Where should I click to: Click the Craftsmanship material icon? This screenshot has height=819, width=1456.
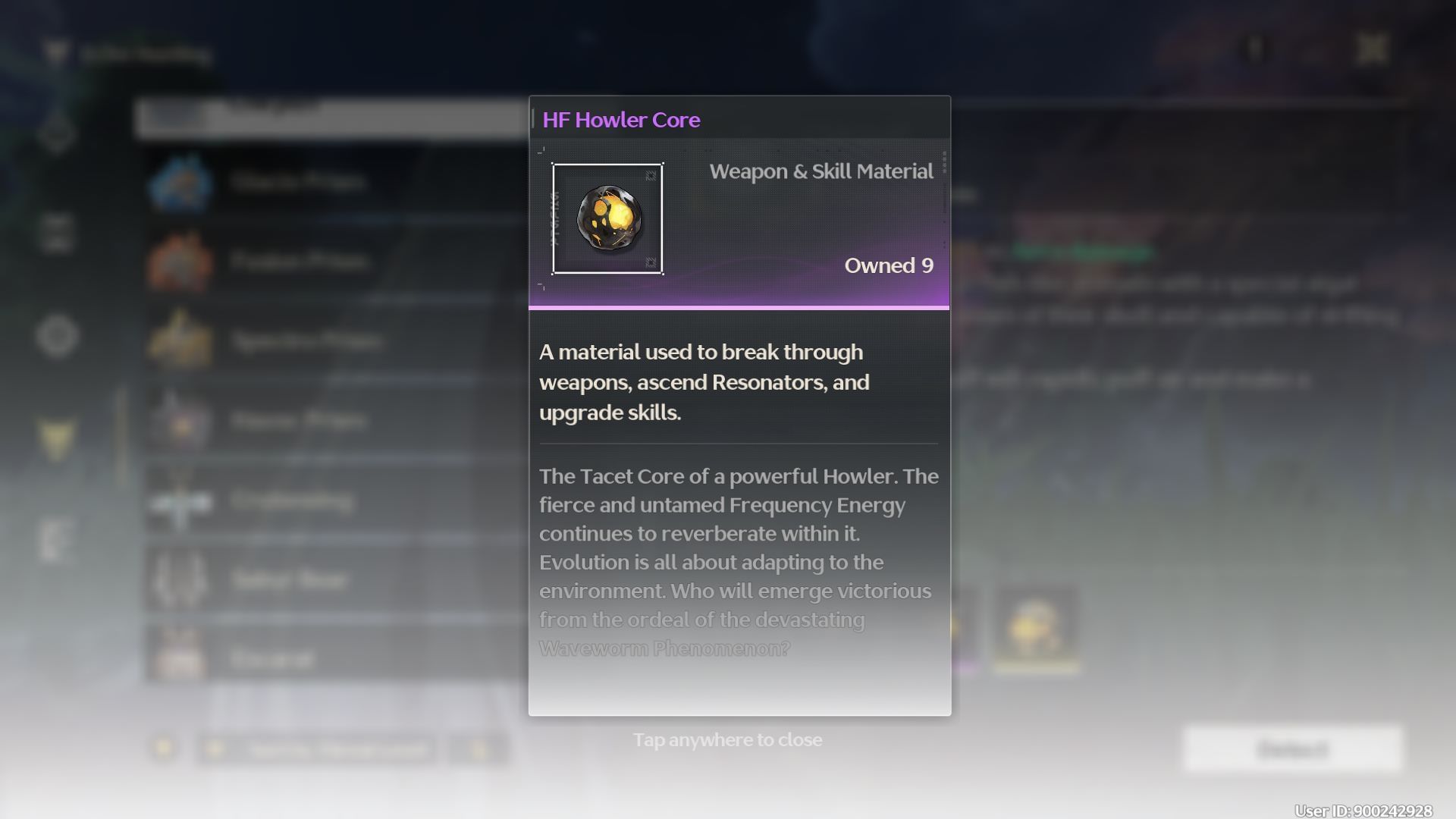[x=182, y=500]
